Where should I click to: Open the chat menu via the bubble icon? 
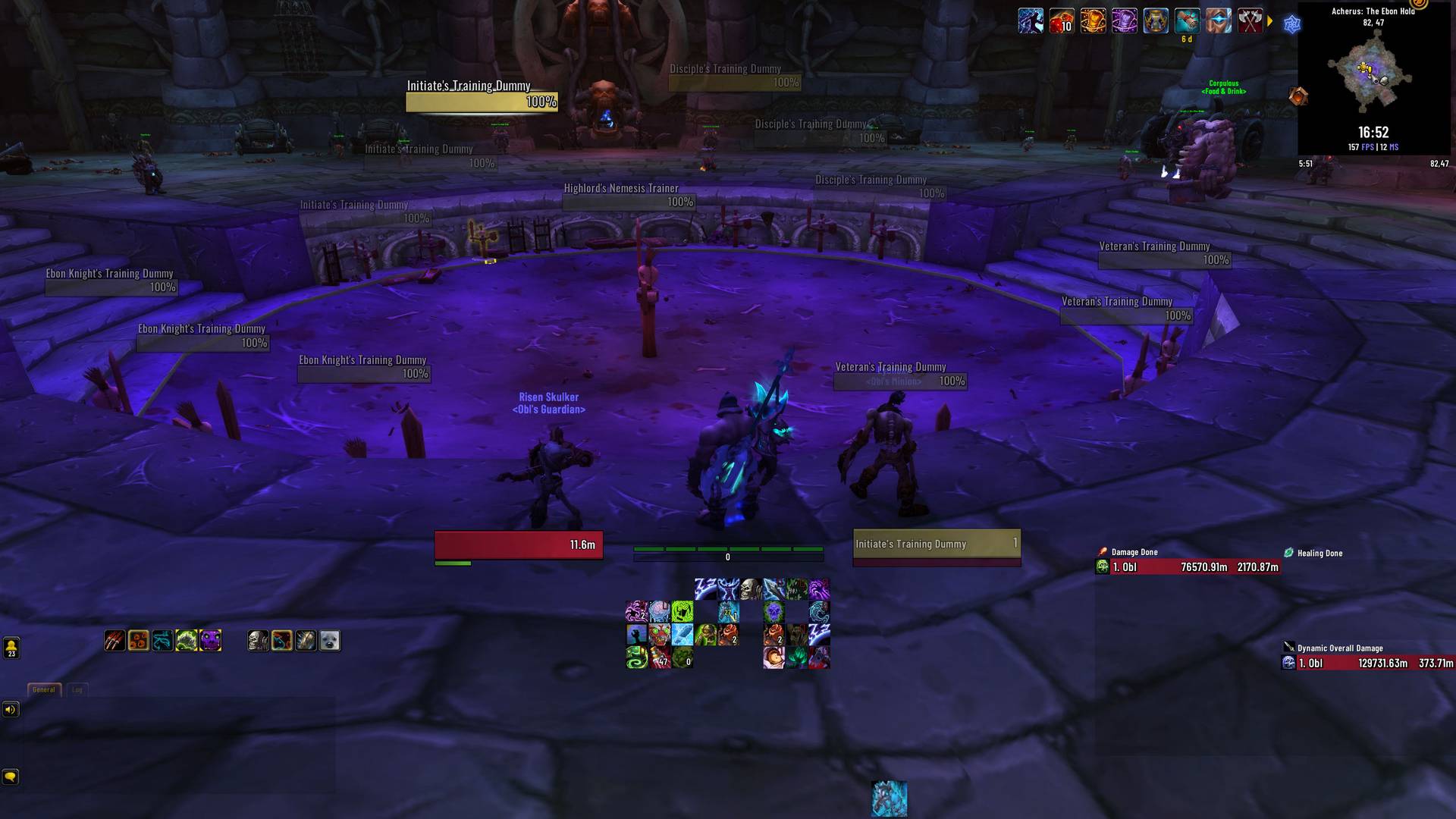[x=11, y=777]
